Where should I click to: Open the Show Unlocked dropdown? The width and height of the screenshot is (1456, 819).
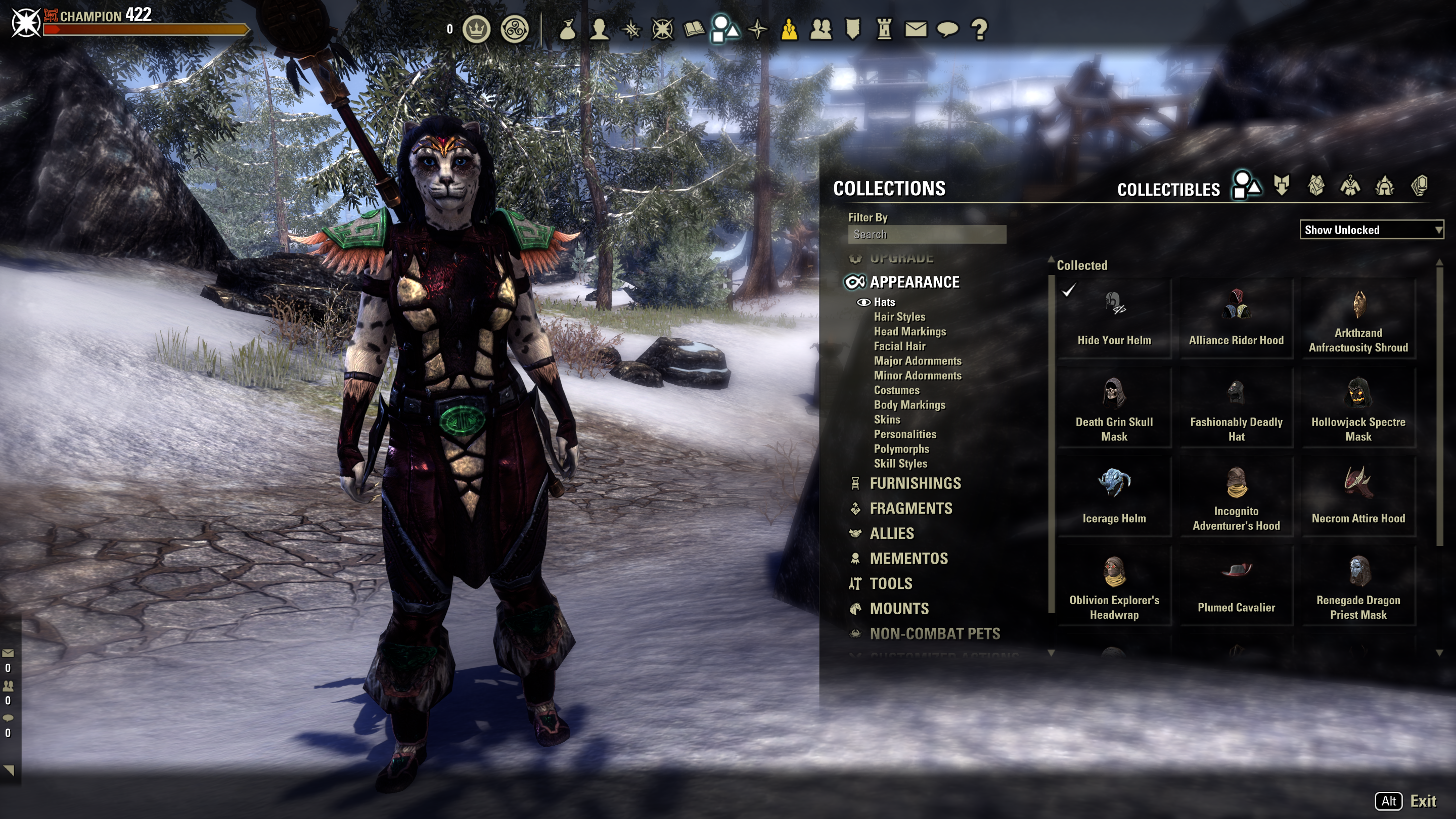click(x=1371, y=230)
